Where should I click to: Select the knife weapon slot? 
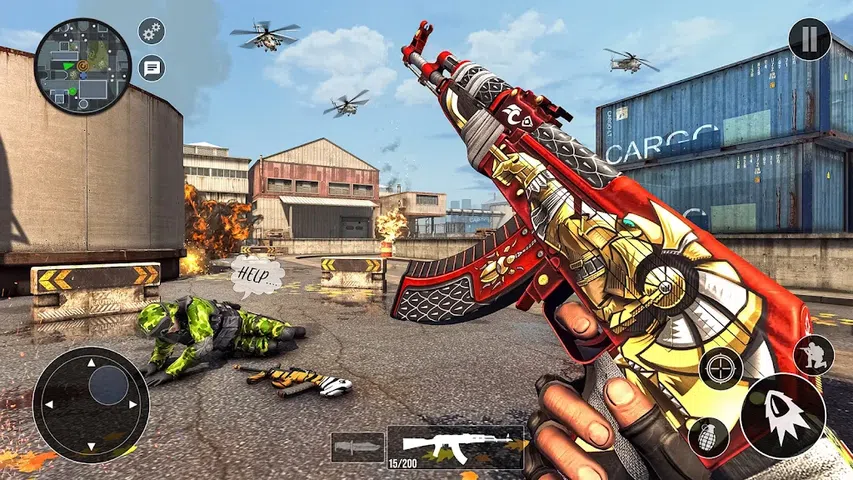click(357, 447)
